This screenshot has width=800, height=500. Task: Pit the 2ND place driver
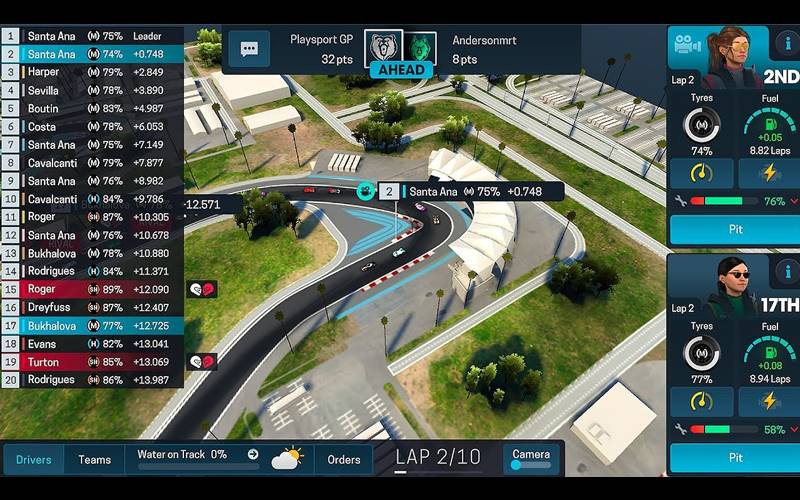(735, 230)
